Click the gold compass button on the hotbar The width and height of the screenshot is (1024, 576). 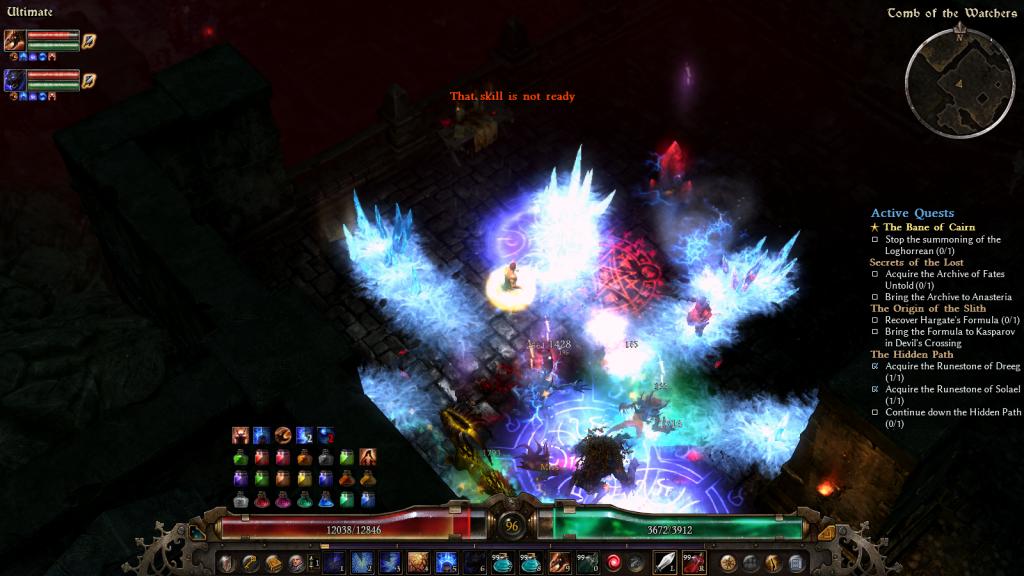pos(728,562)
